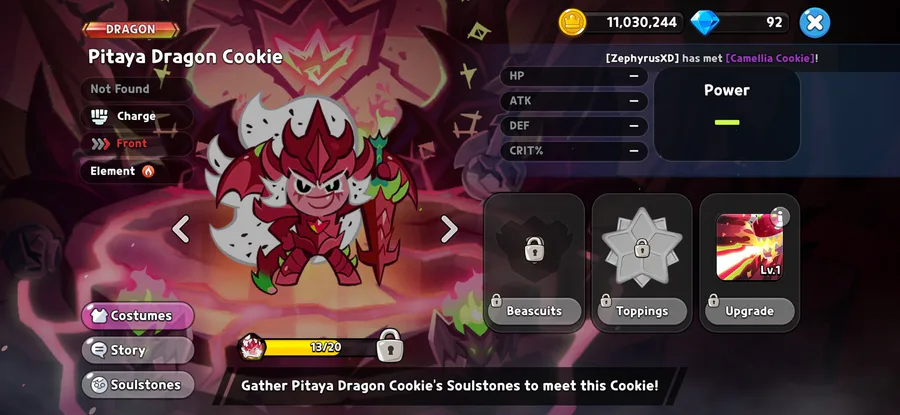The width and height of the screenshot is (900, 415).
Task: Open the Camellia Cookie link in chat
Action: click(x=770, y=58)
